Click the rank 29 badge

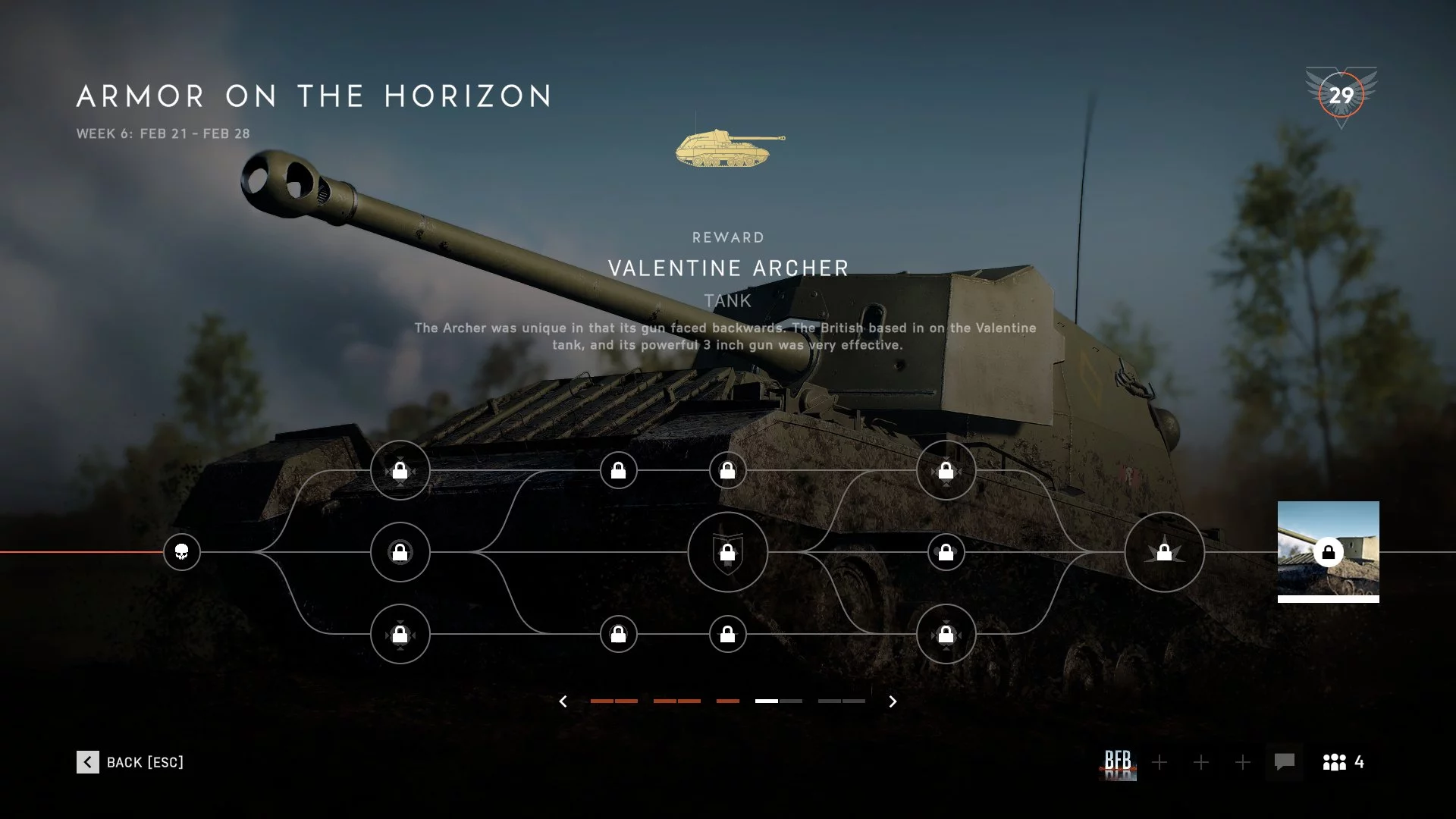[1341, 96]
